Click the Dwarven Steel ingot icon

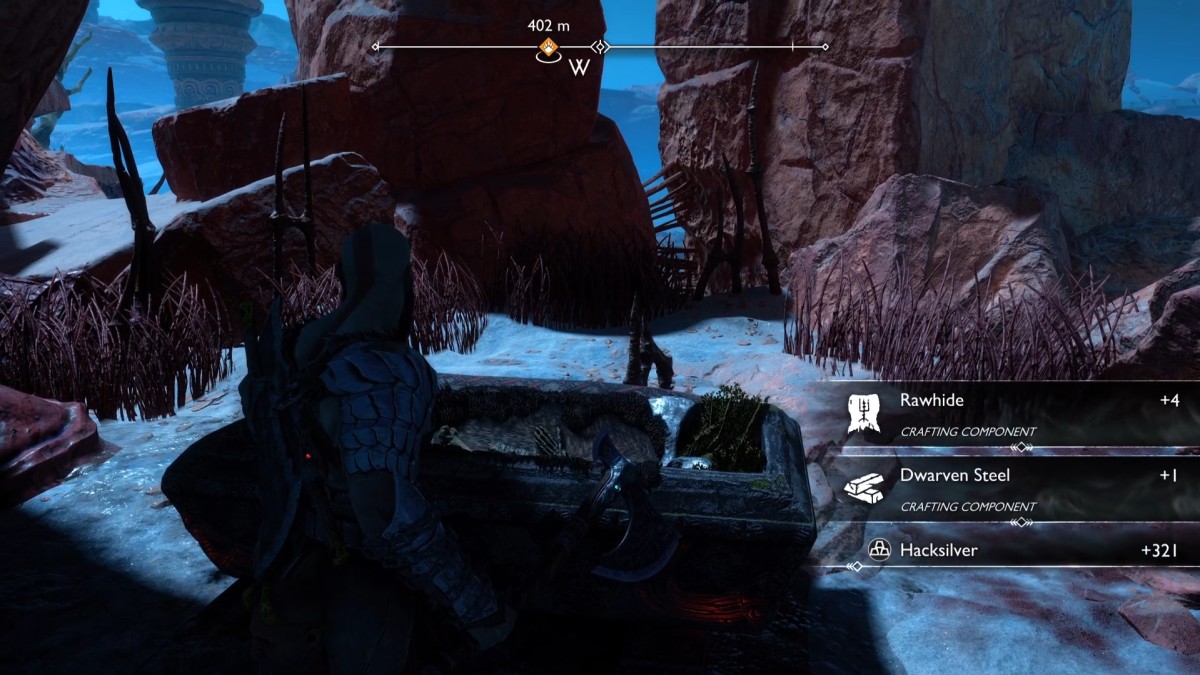click(863, 487)
